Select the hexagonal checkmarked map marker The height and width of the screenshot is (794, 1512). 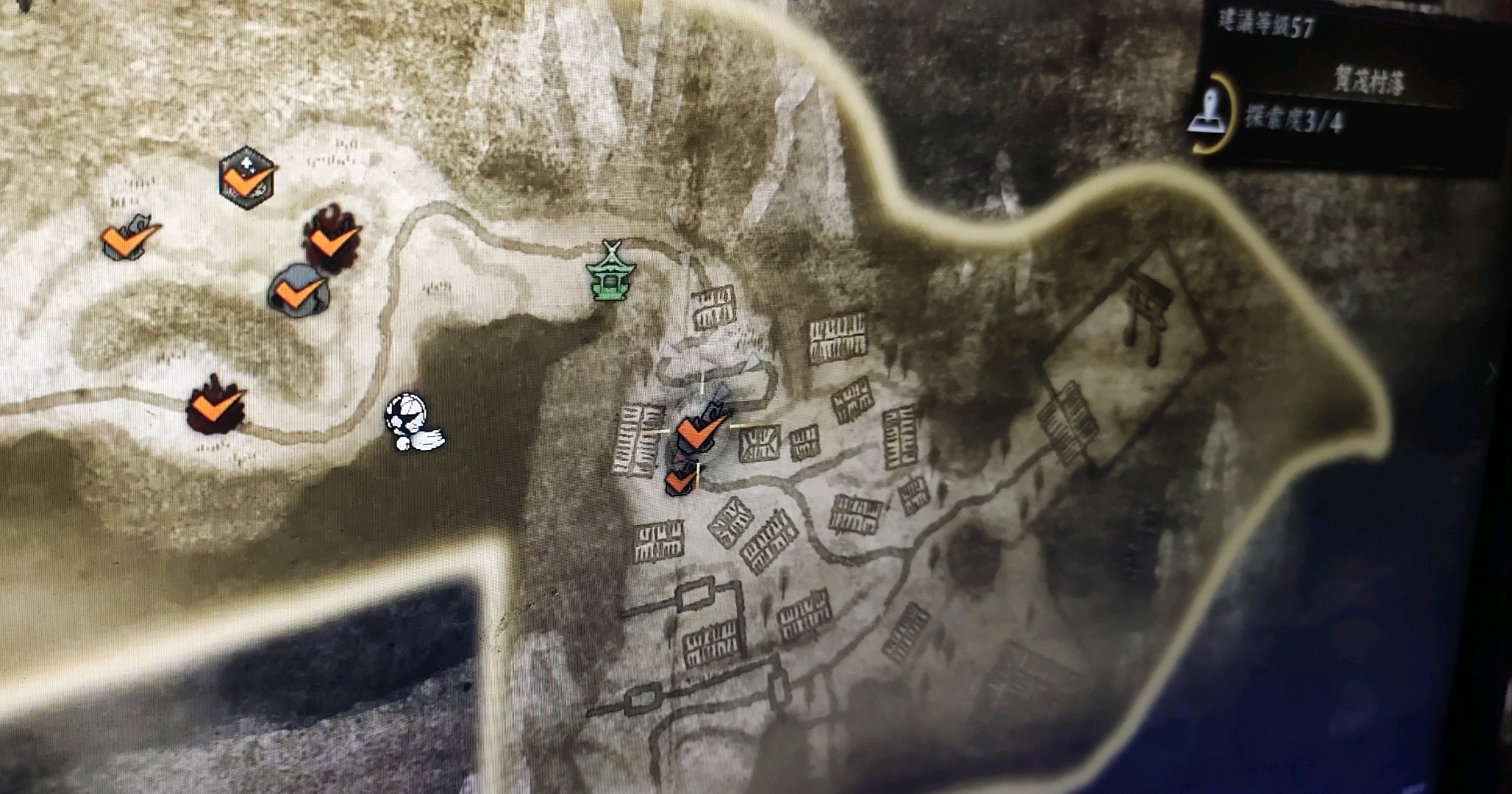[x=248, y=178]
